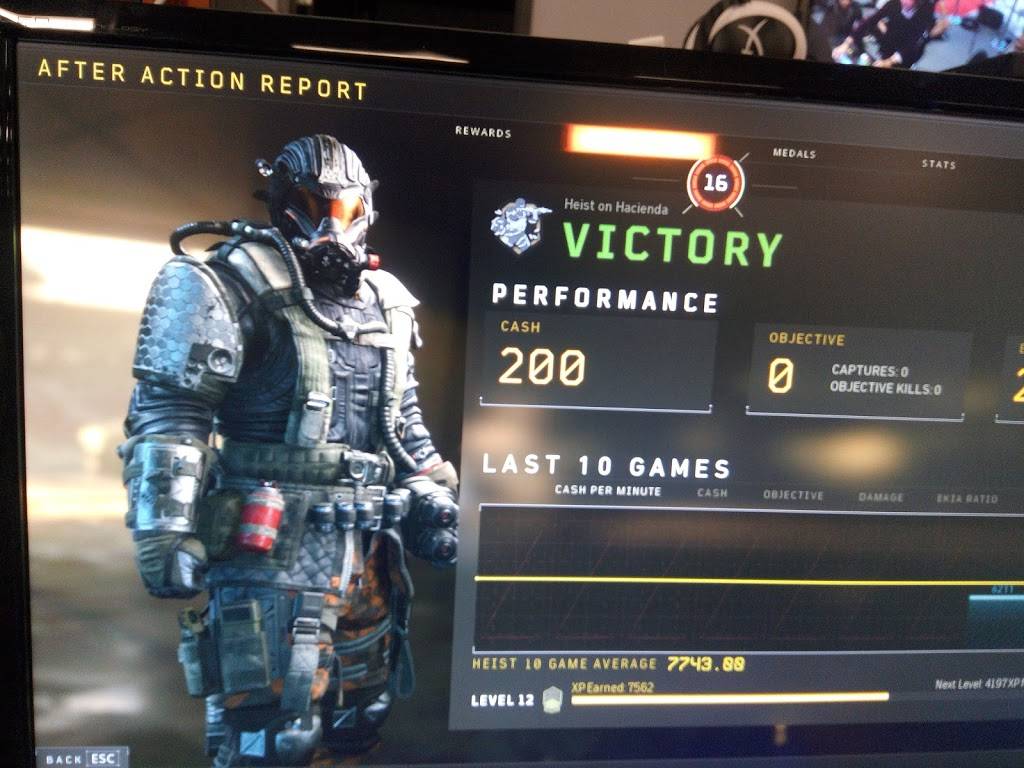
Task: Select the Cash Per Minute graph tab
Action: 607,491
